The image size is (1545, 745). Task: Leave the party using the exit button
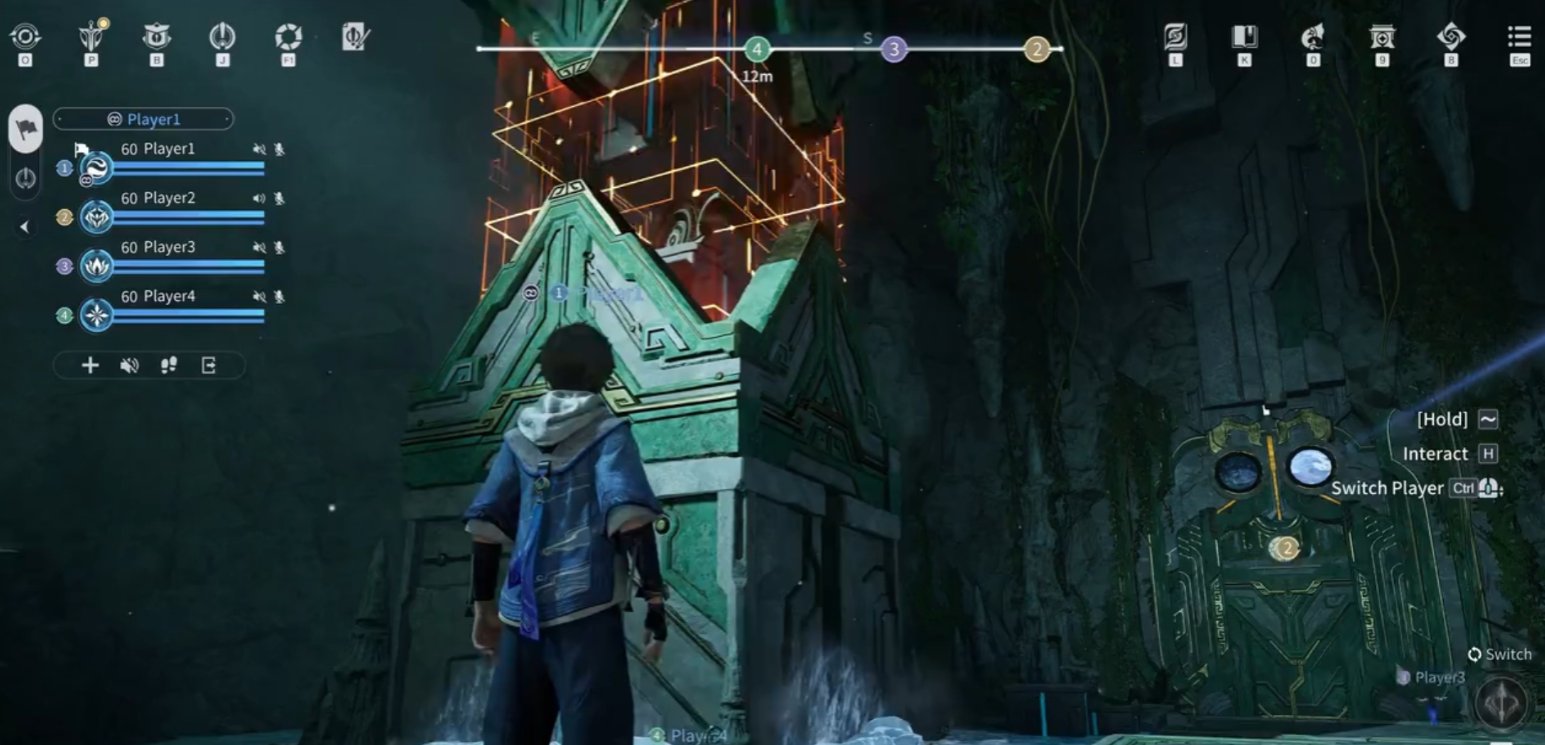click(209, 365)
